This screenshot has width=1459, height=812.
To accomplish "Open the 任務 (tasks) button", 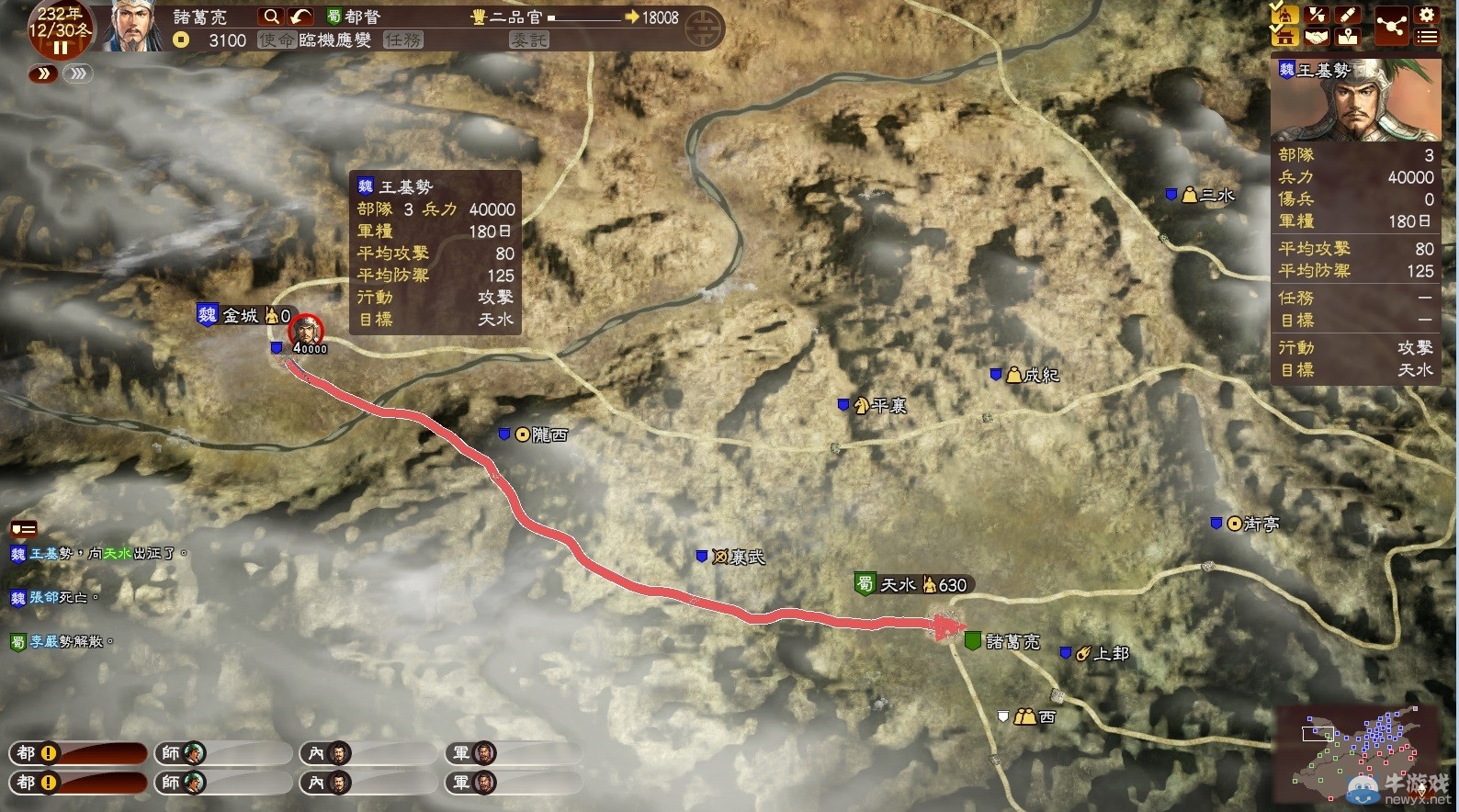I will click(x=403, y=40).
